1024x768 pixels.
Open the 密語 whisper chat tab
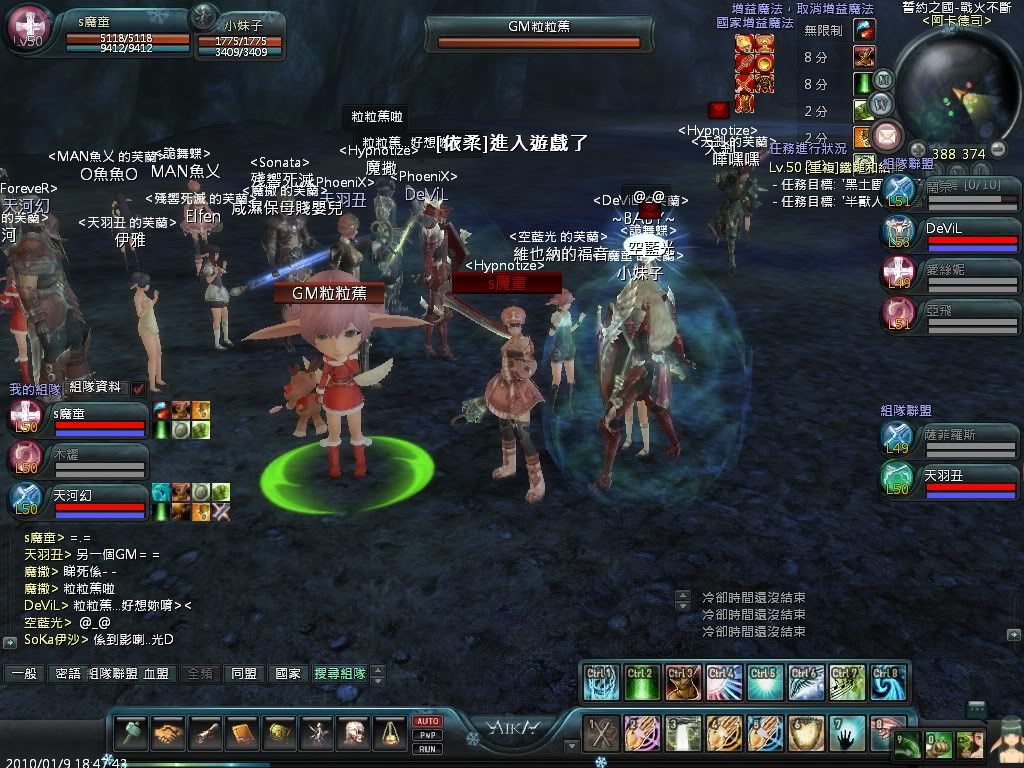pyautogui.click(x=66, y=674)
